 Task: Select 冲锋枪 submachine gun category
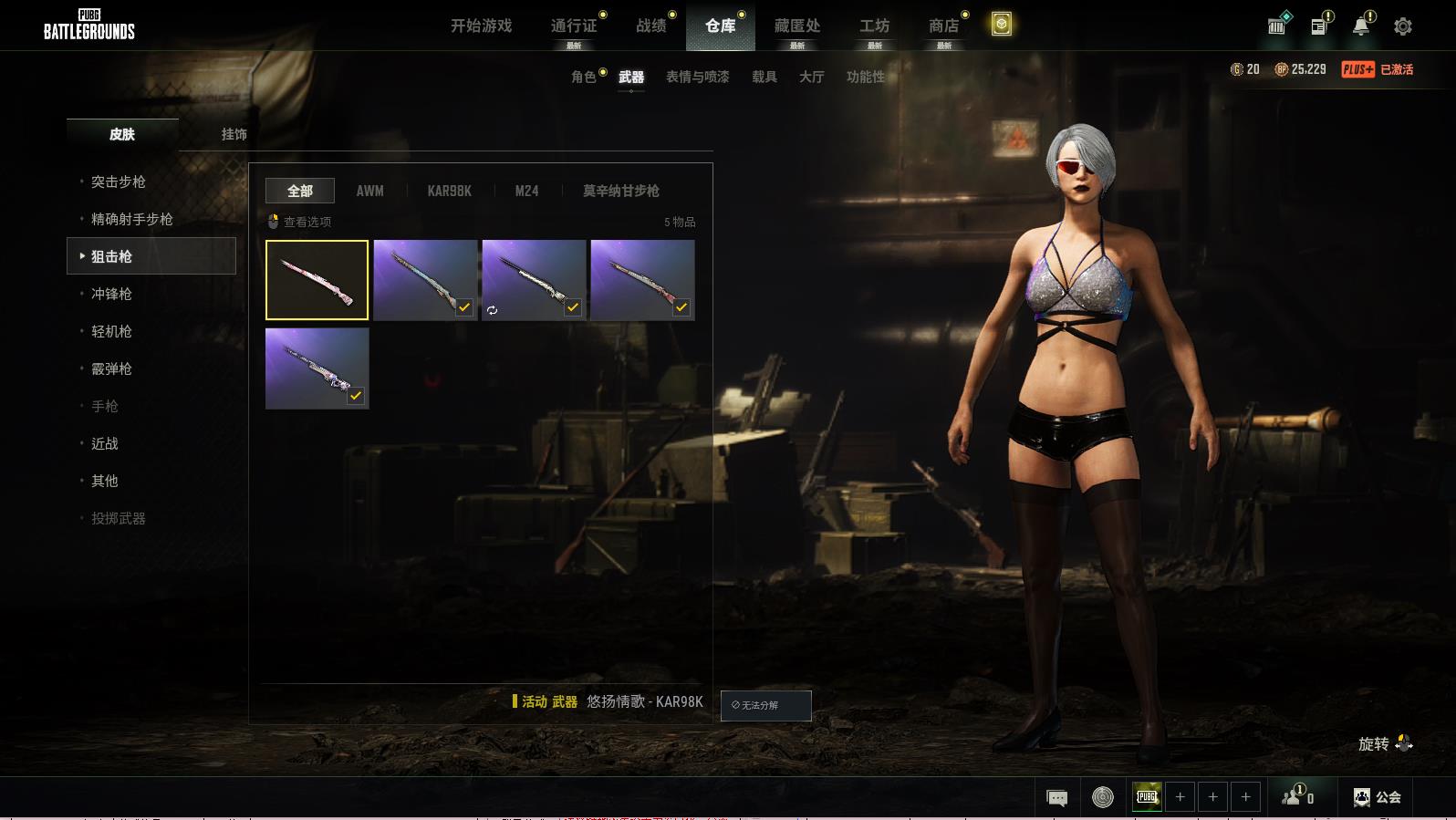point(111,294)
